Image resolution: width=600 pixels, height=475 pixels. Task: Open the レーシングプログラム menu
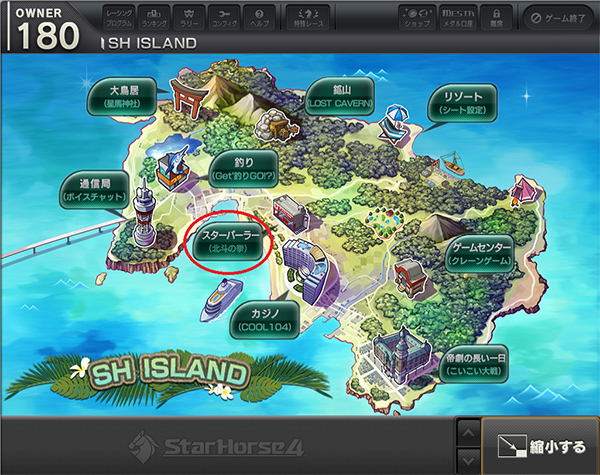[118, 17]
